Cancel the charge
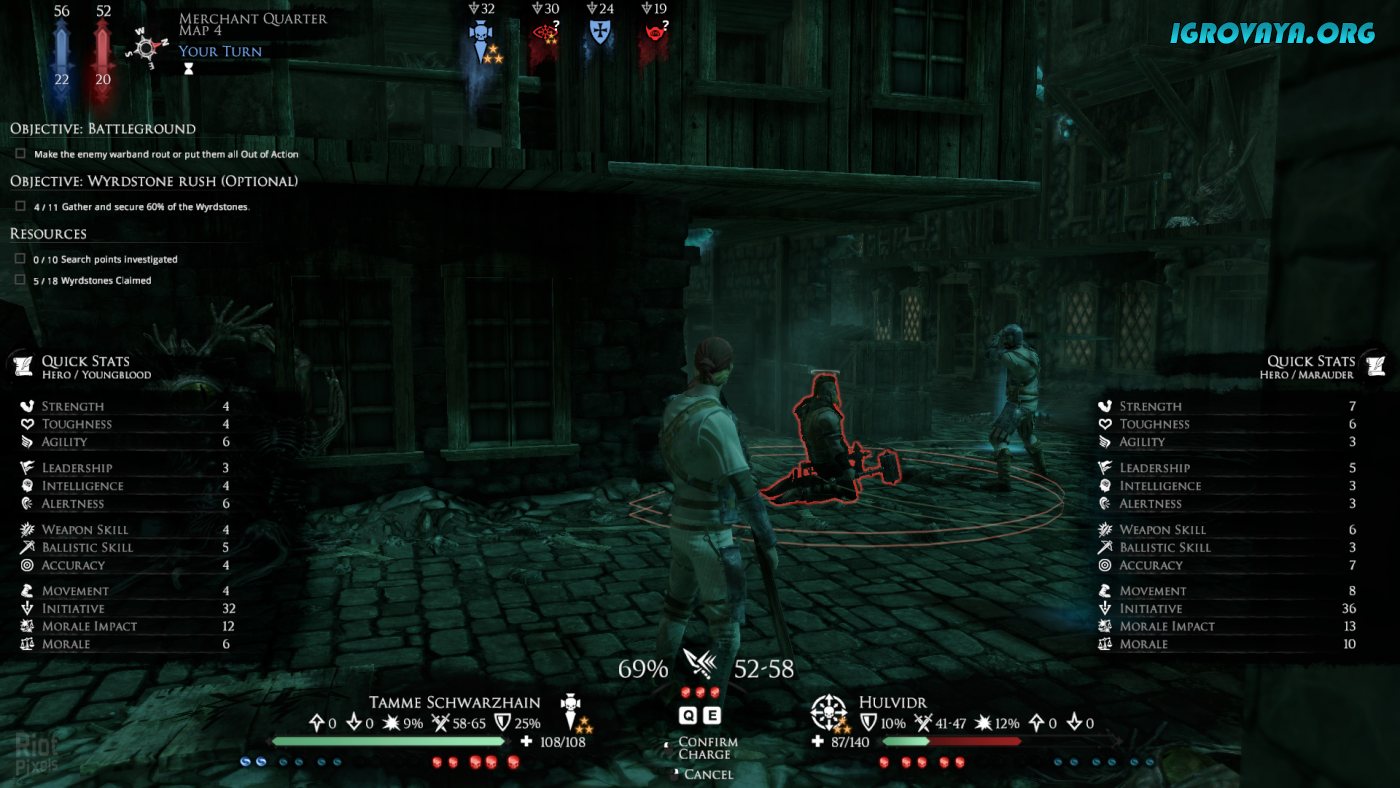1400x788 pixels. click(708, 774)
